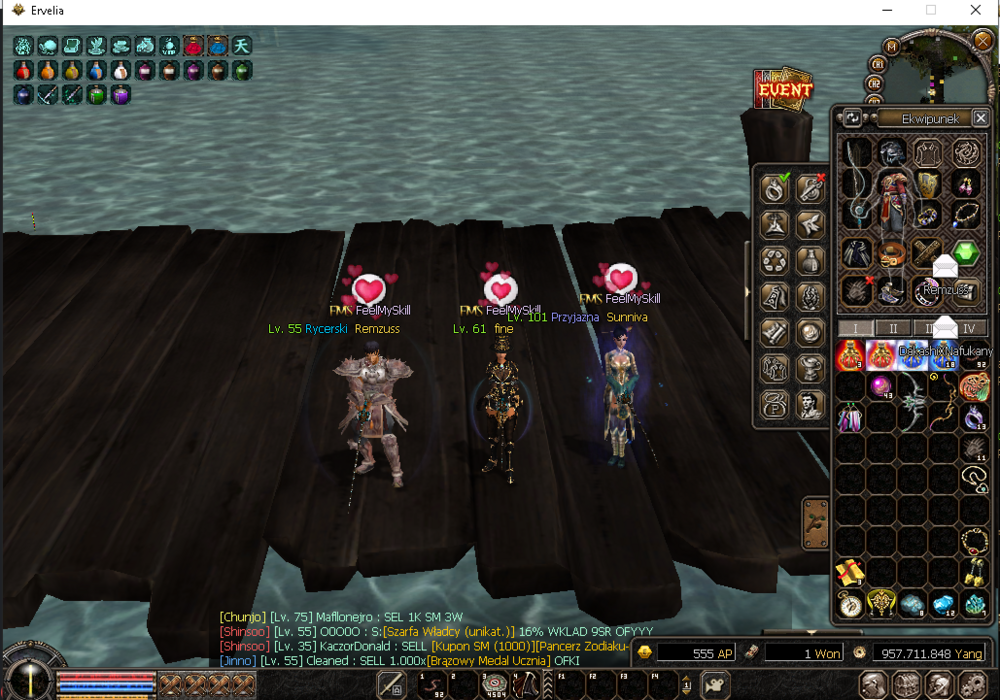Screen dimensions: 1000x700
Task: Open the treasure chest button in bottom bar
Action: point(907,685)
